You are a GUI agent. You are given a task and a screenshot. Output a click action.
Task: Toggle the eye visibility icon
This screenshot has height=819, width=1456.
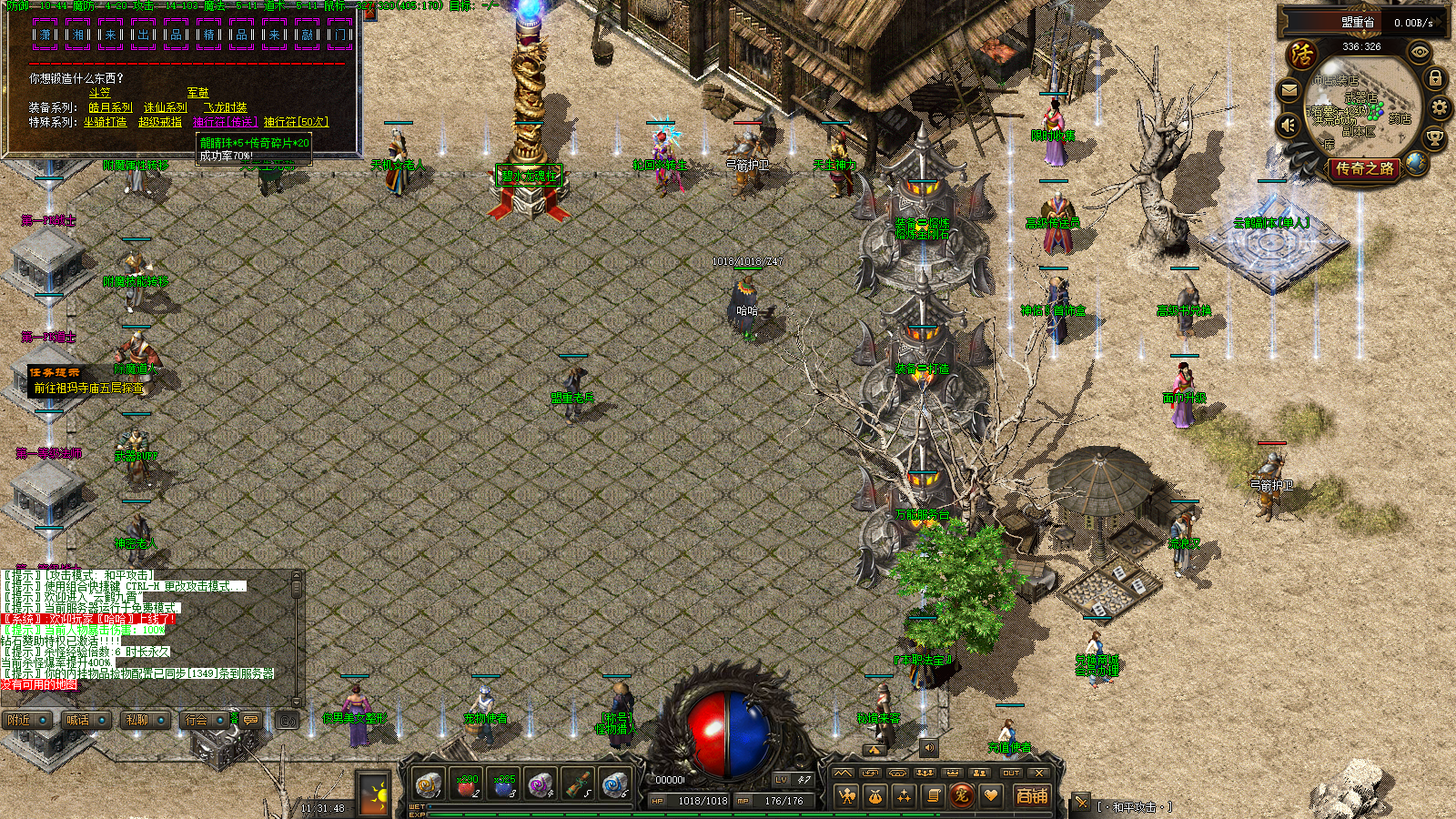pos(1419,53)
